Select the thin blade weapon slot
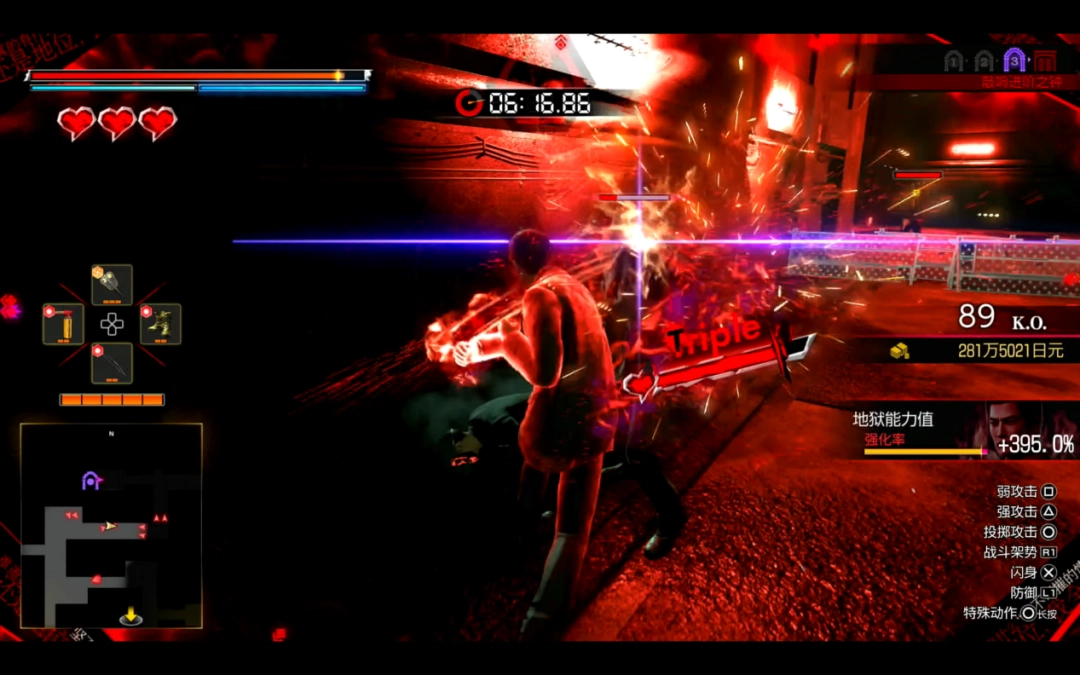 click(112, 364)
